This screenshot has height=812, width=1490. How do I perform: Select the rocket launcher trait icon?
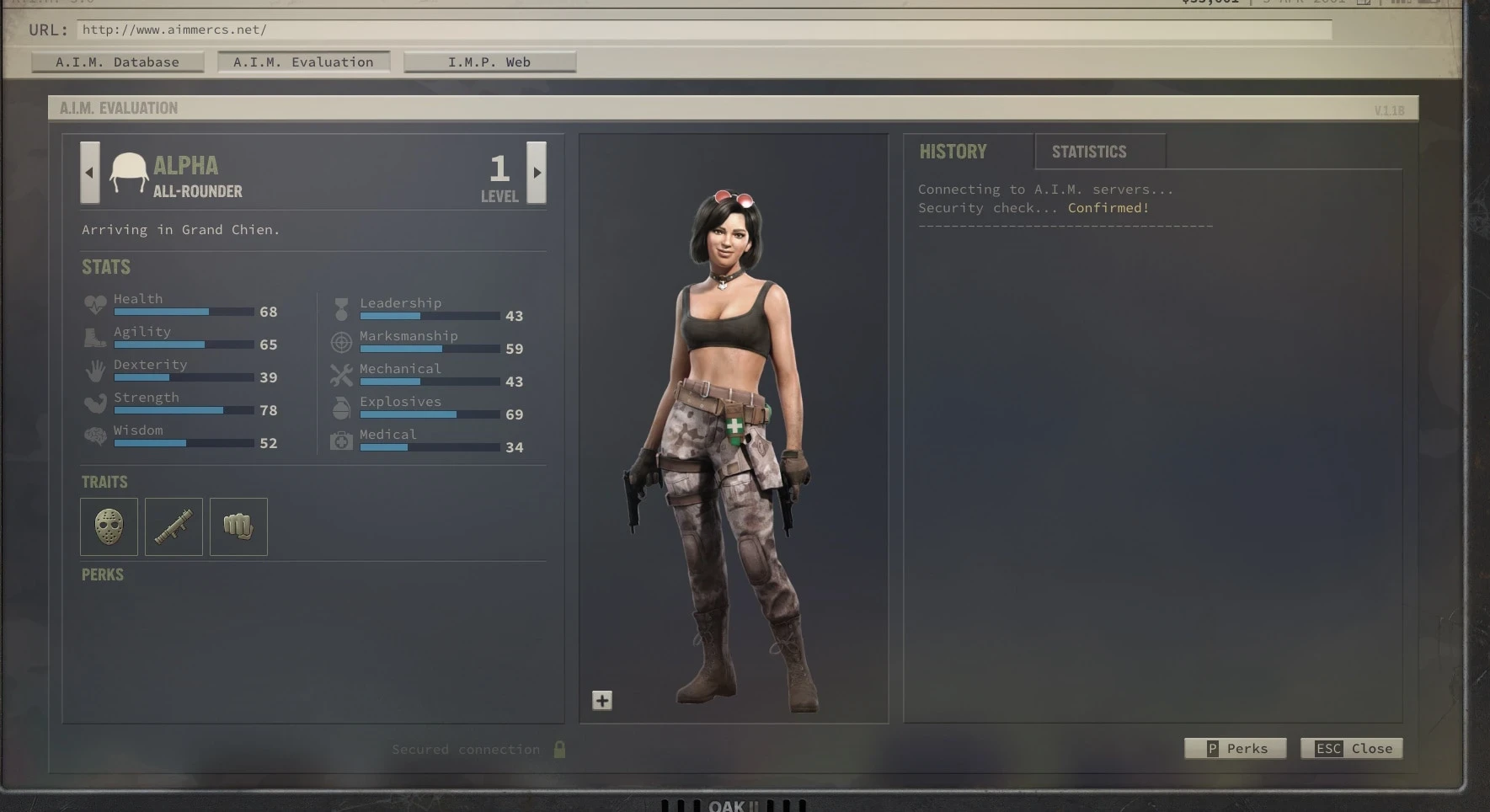tap(173, 526)
